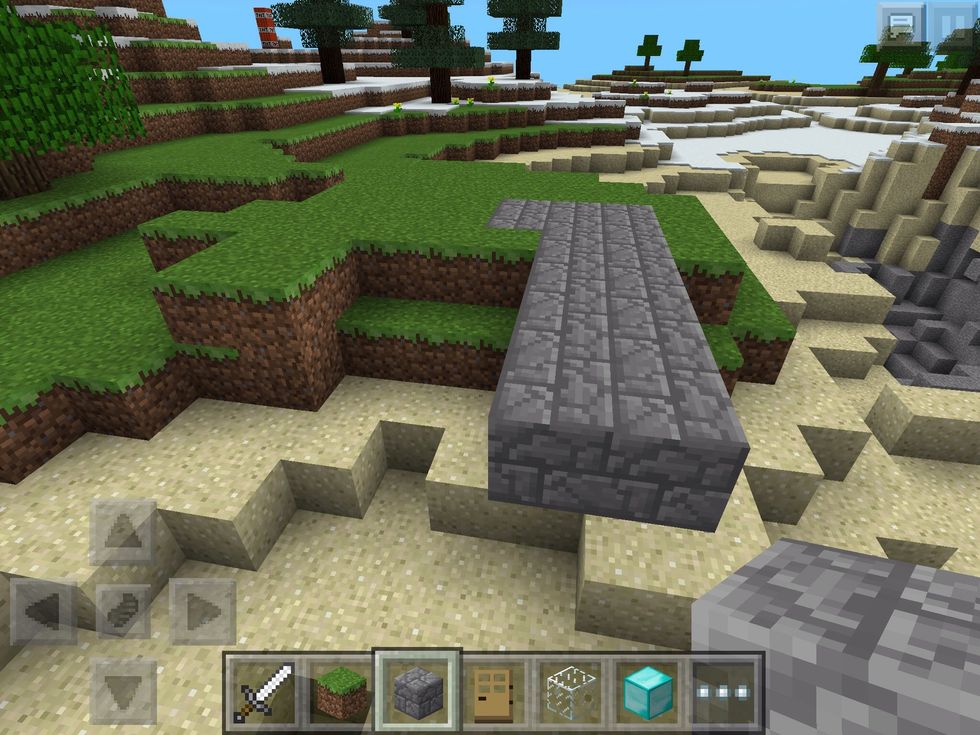Tap the move backward arrow button
The height and width of the screenshot is (735, 980).
pyautogui.click(x=124, y=690)
